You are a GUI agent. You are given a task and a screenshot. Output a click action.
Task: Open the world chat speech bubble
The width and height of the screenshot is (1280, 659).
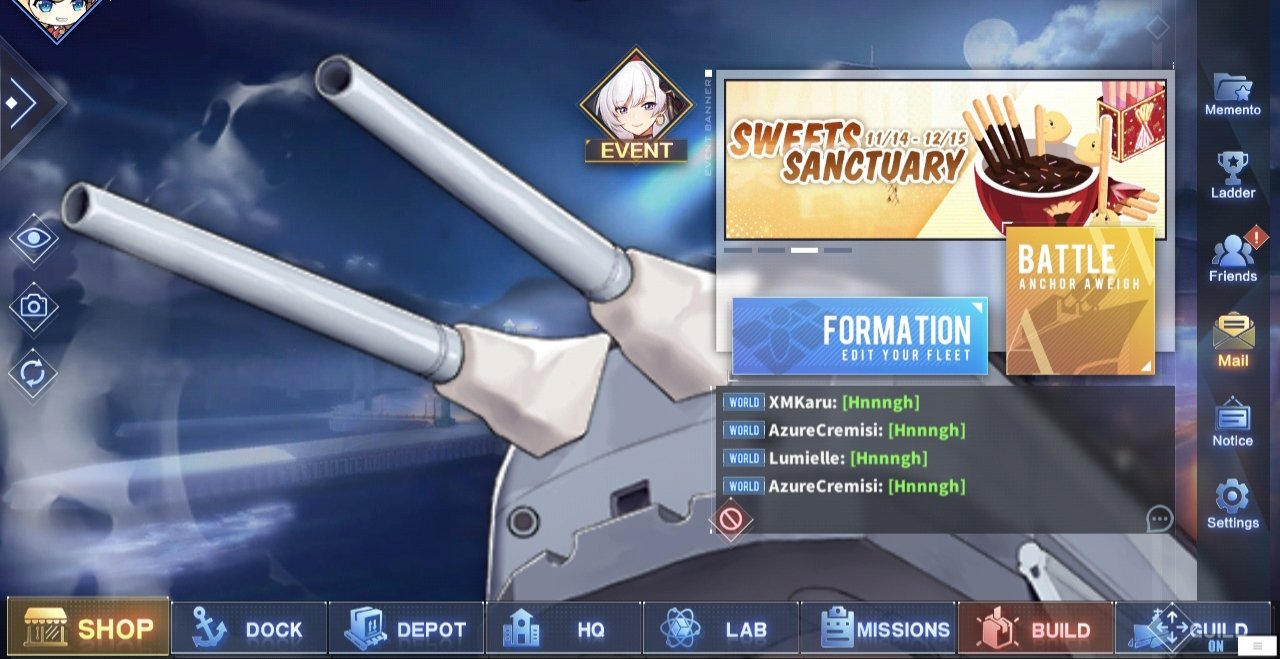pyautogui.click(x=1159, y=518)
